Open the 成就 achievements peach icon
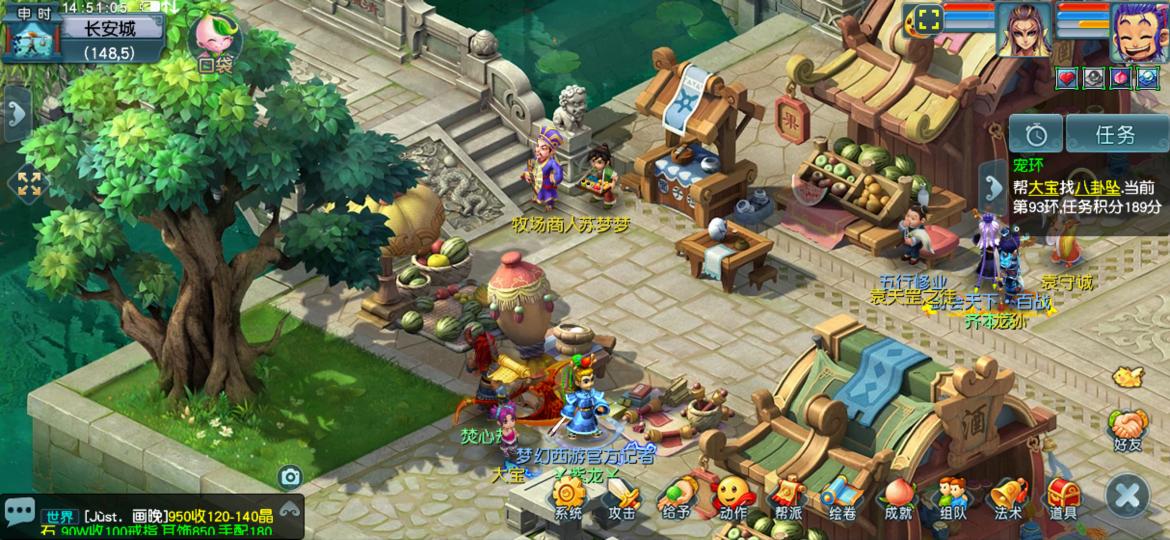The image size is (1170, 540). [897, 495]
